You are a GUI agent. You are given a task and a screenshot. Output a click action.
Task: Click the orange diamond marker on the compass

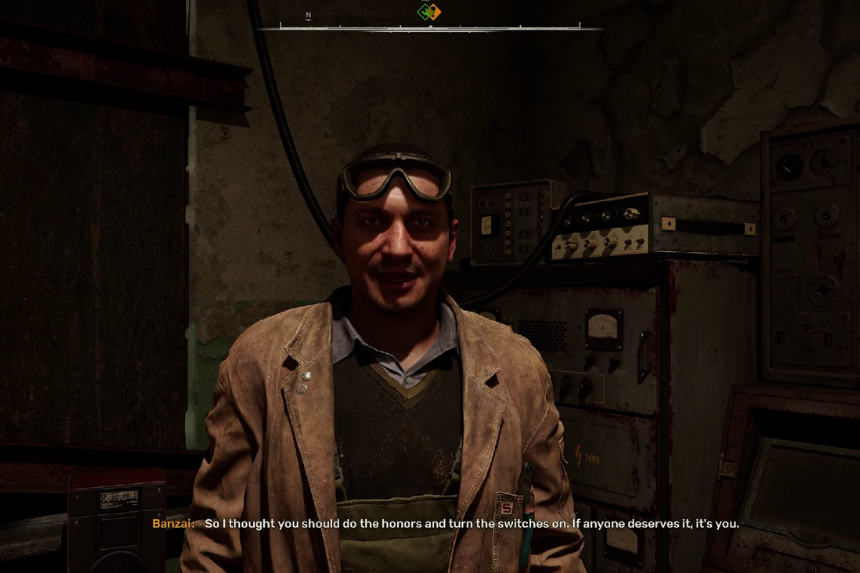point(434,12)
